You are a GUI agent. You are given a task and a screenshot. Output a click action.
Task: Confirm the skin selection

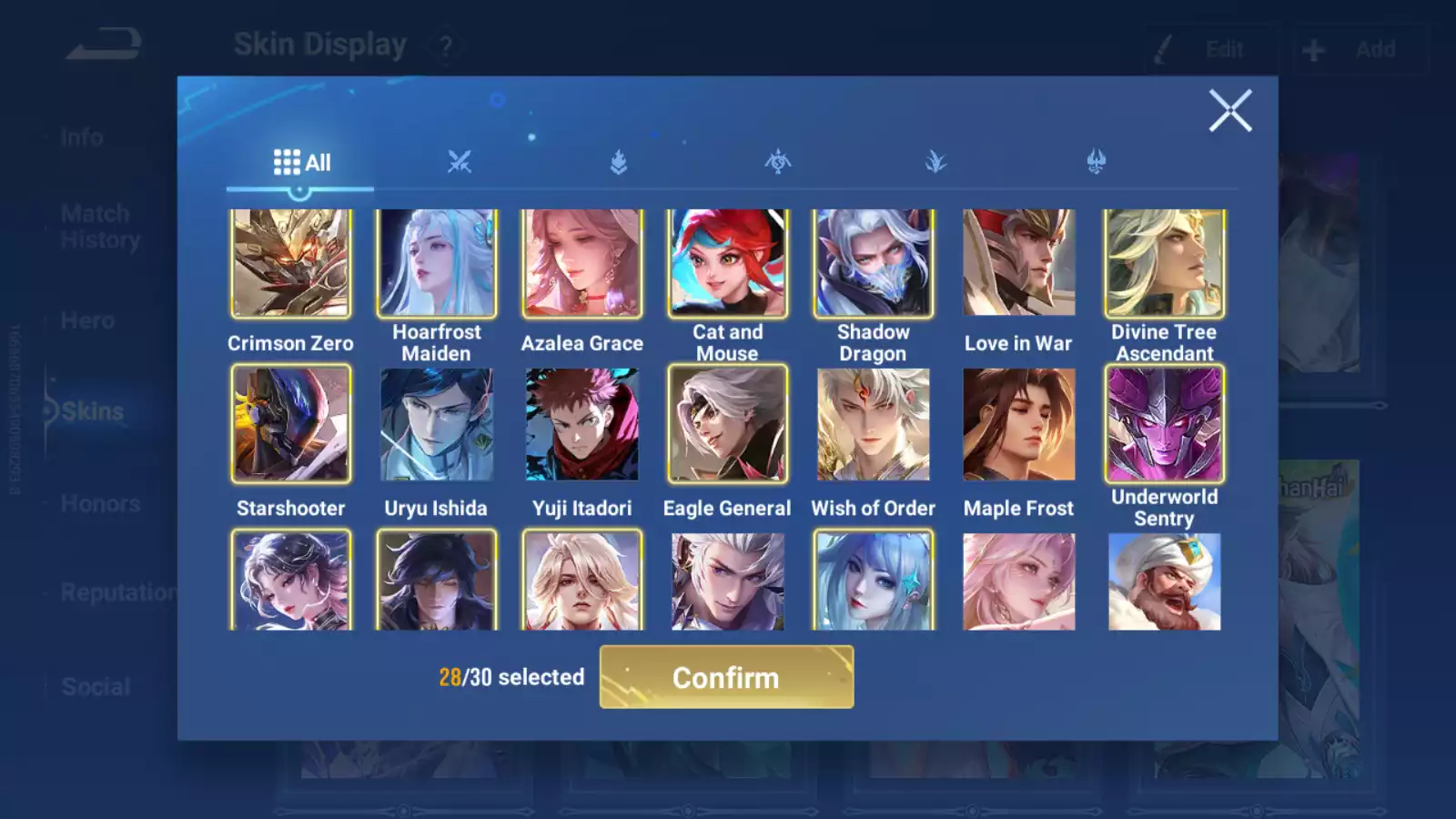click(726, 677)
